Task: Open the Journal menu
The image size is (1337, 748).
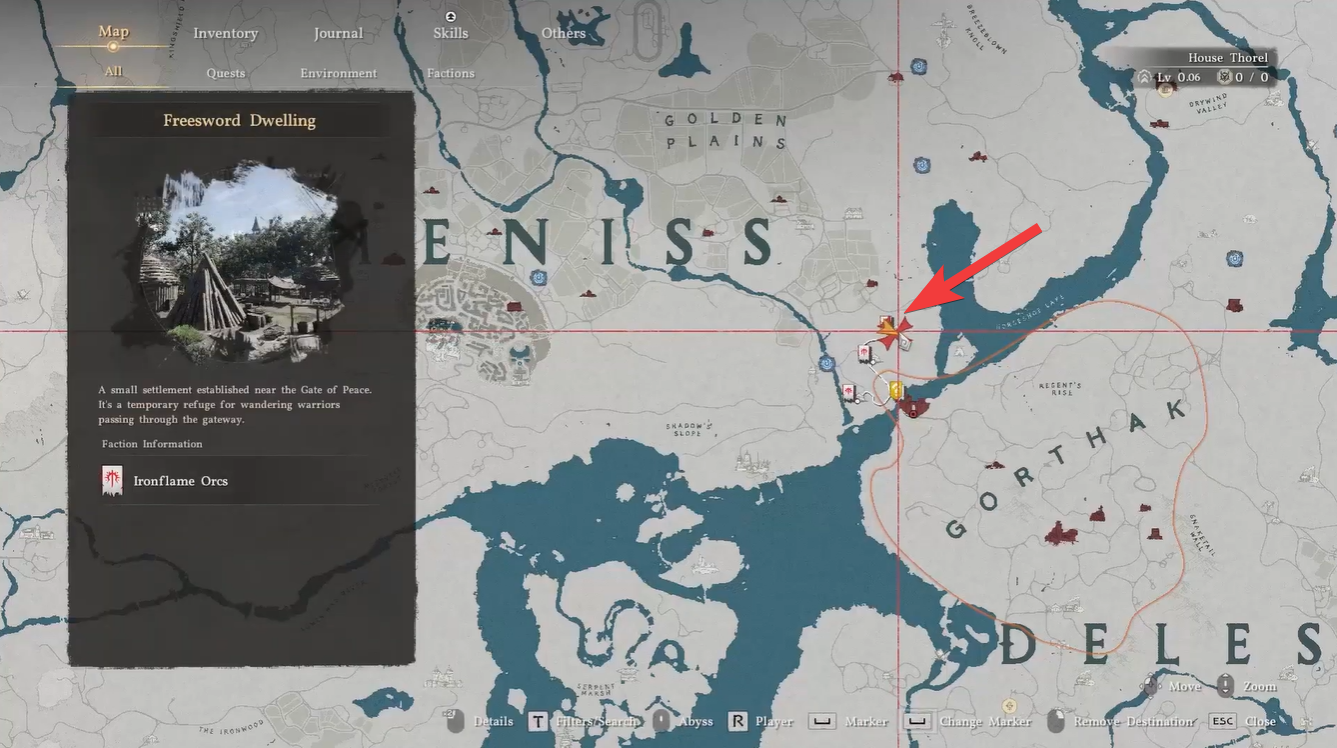Action: pos(338,32)
